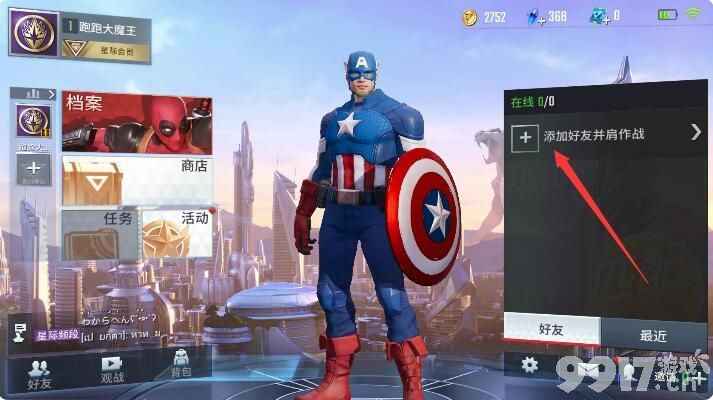Image resolution: width=713 pixels, height=400 pixels.
Task: Open 好友 (Friends) in the bottom bar
Action: (40, 370)
